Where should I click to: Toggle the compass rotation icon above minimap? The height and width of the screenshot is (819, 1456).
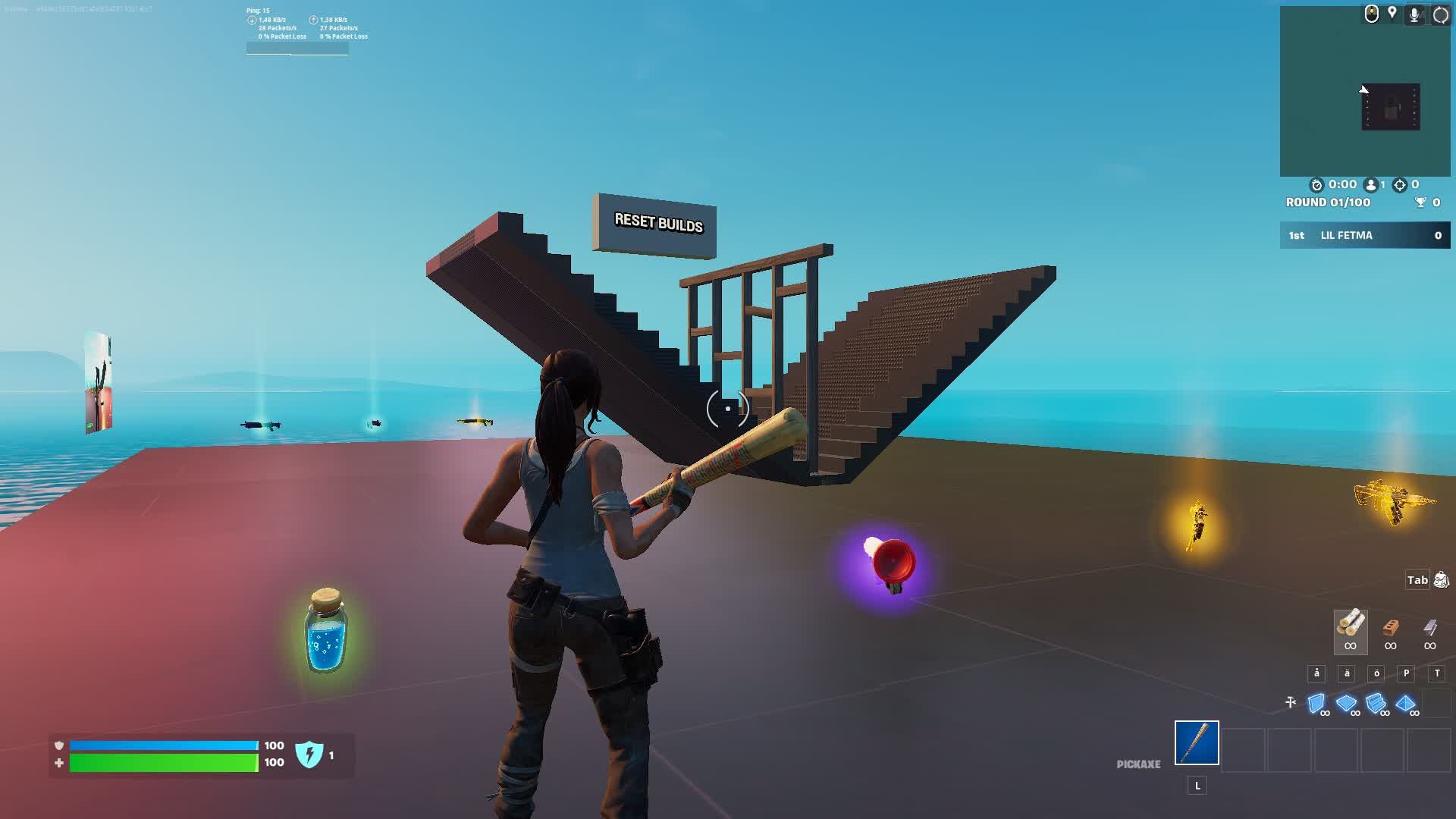[1440, 14]
